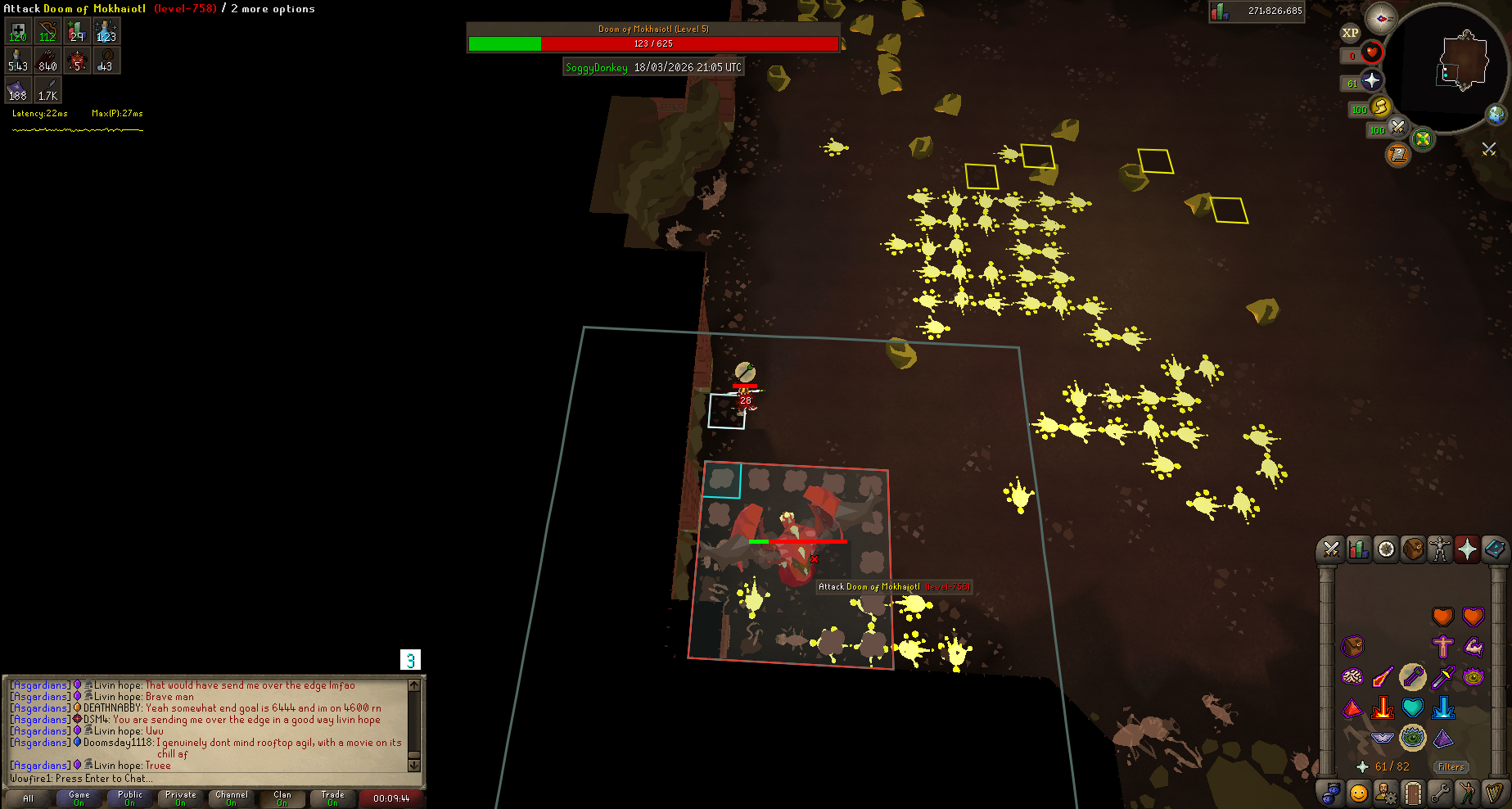Switch chat to the Clan filter

coord(282,798)
